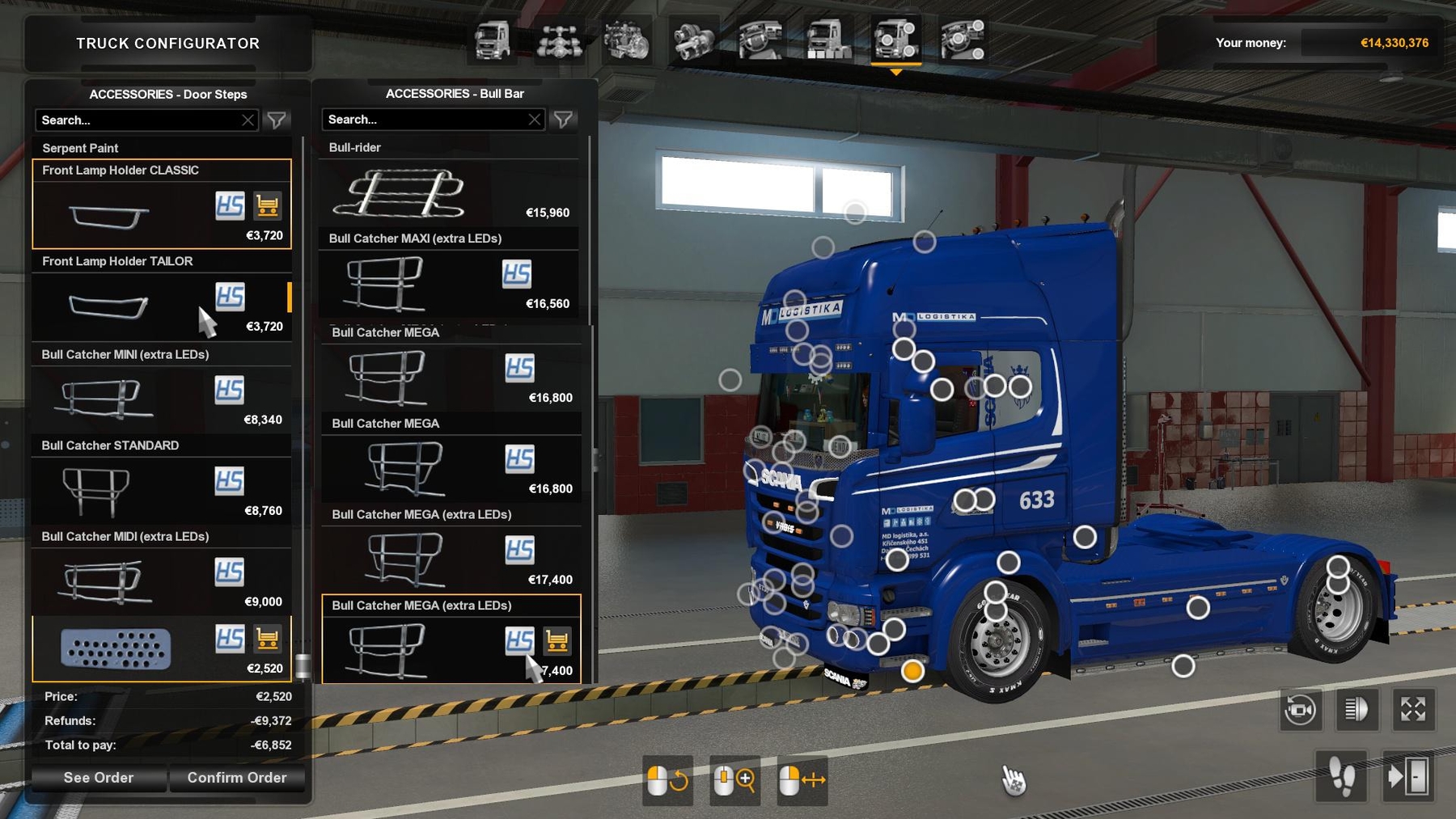Click the Bull Bar search field
Image resolution: width=1456 pixels, height=819 pixels.
coord(424,120)
